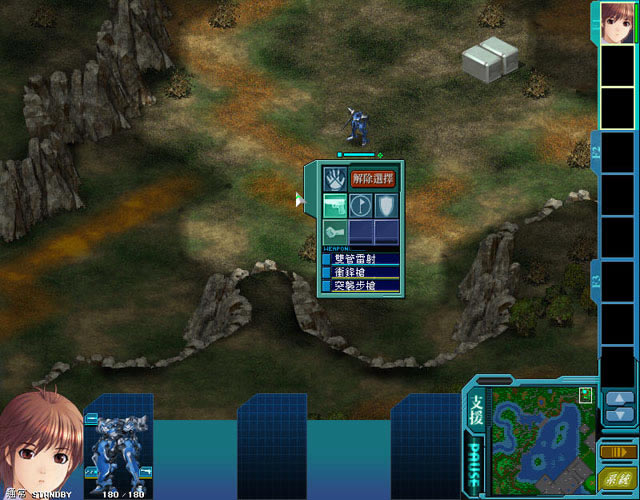Viewport: 640px width, 500px height.
Task: Choose the pistol attack command
Action: 334,207
